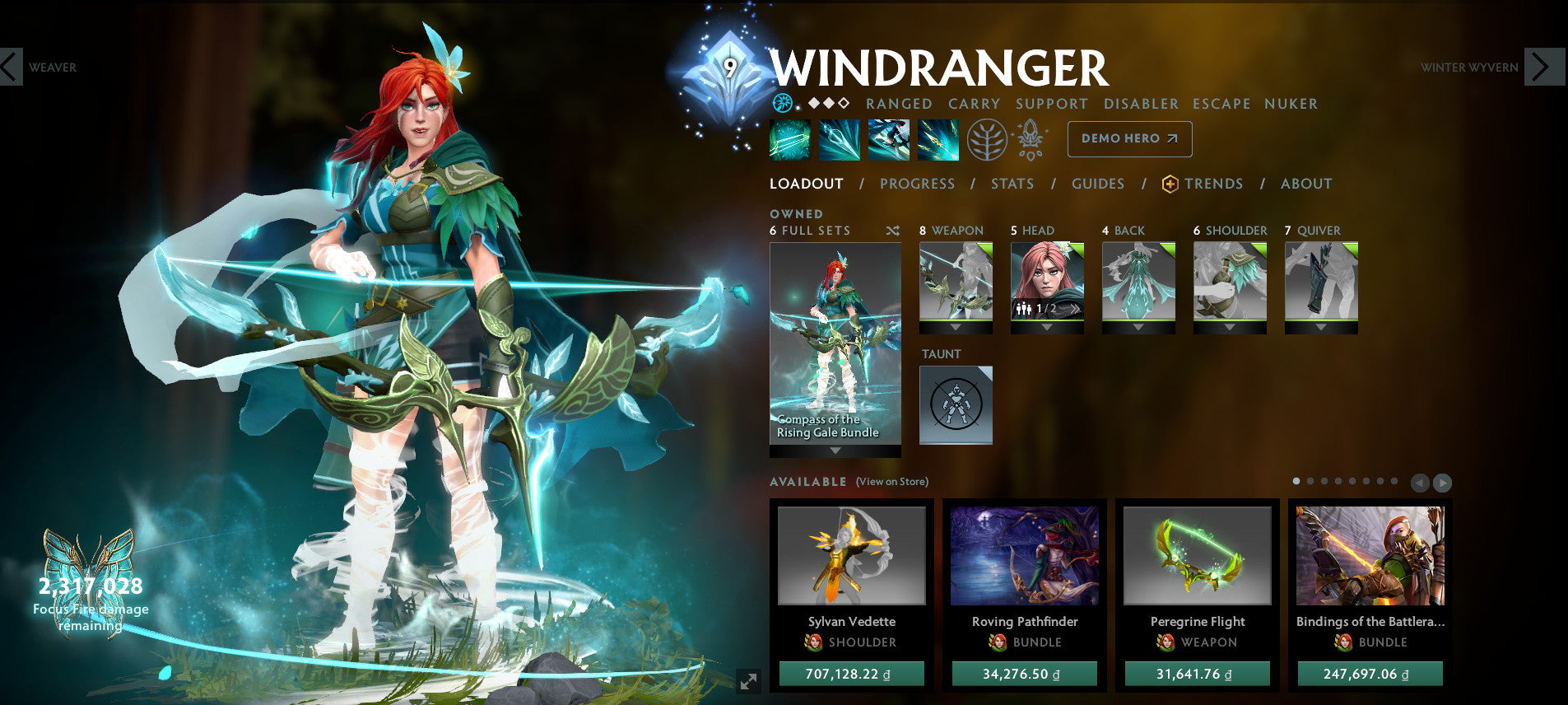Click the expand-to-fullscreen icon under the hero model
1568x705 pixels.
pyautogui.click(x=747, y=681)
